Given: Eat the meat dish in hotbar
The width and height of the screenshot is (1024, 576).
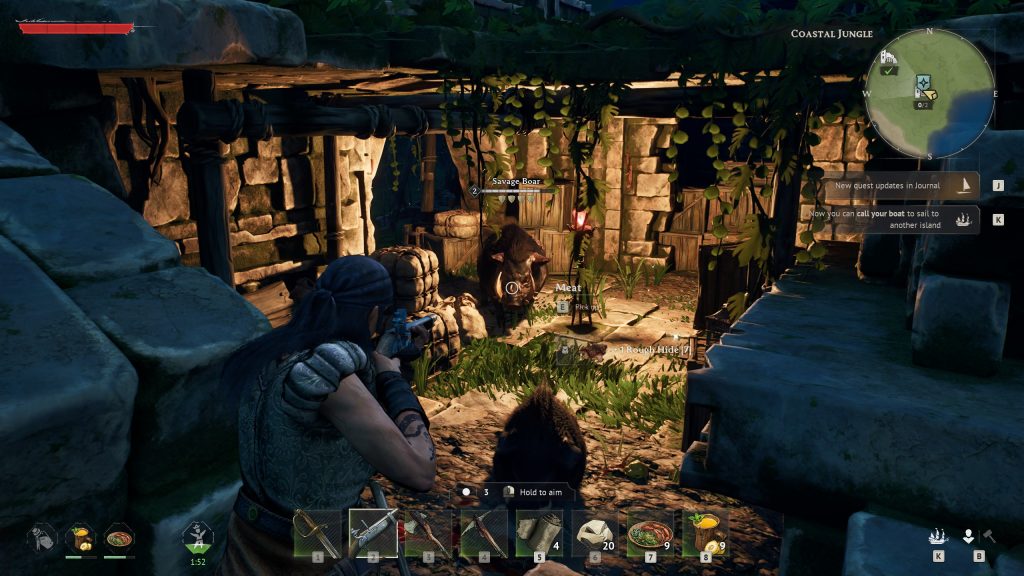Looking at the screenshot, I should 650,532.
